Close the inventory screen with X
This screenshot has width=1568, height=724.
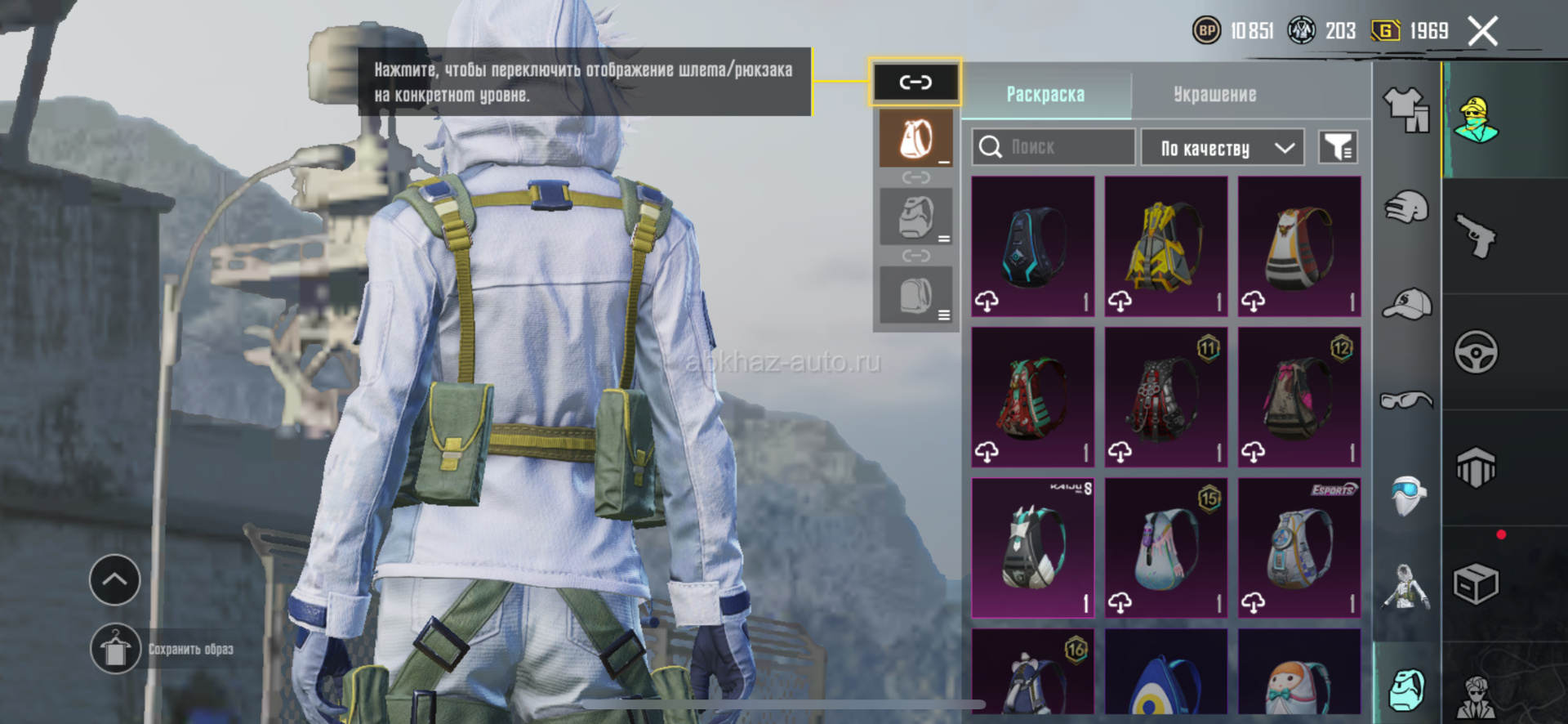pyautogui.click(x=1482, y=32)
